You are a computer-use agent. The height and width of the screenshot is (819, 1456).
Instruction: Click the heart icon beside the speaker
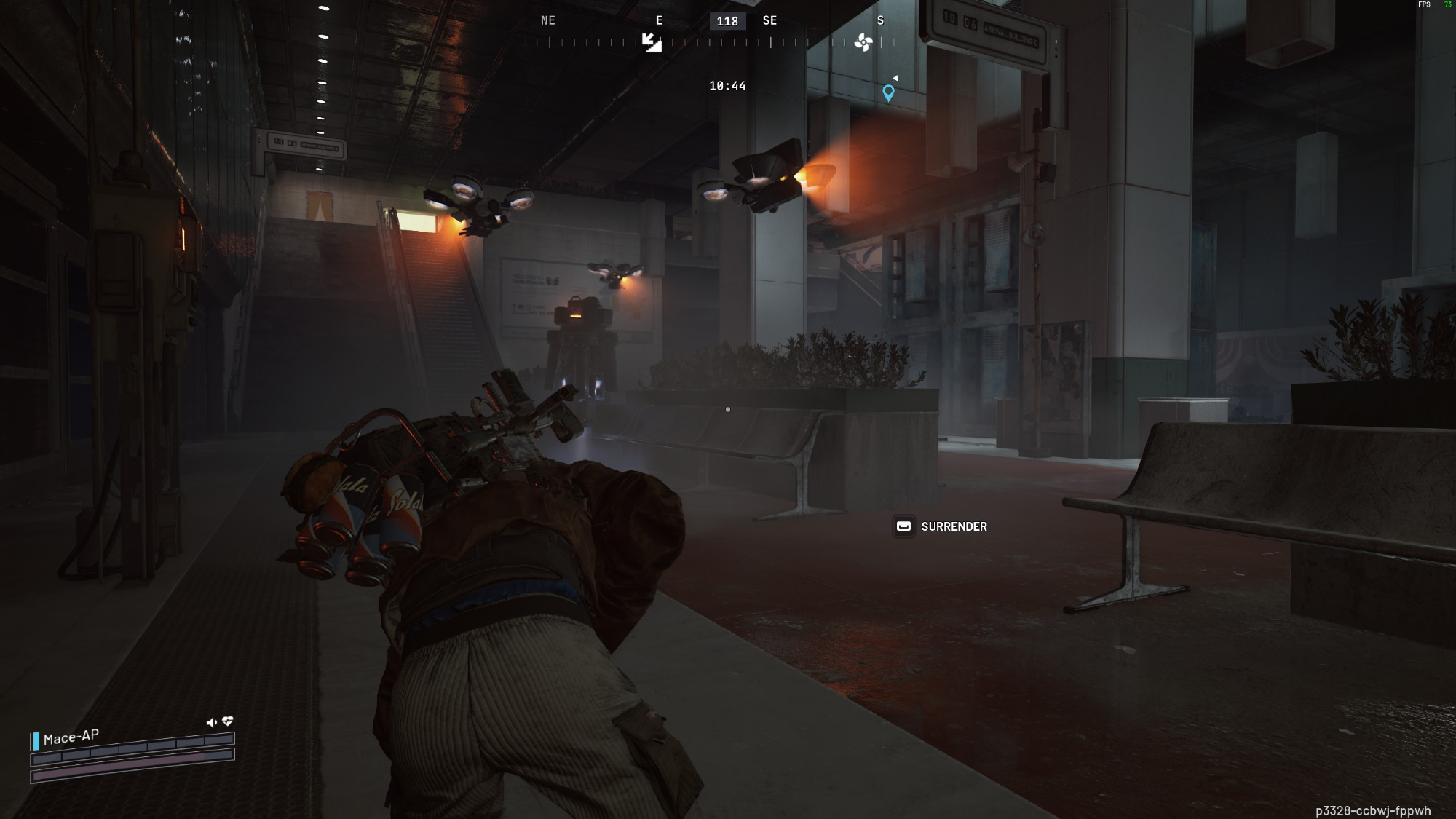click(x=228, y=721)
